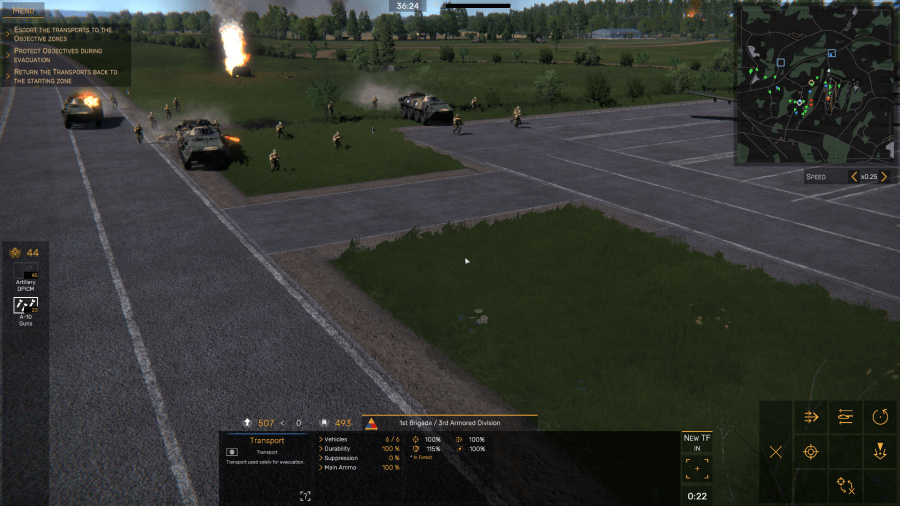Cancel orders with the X command
Screen dimensions: 900x506
[776, 452]
